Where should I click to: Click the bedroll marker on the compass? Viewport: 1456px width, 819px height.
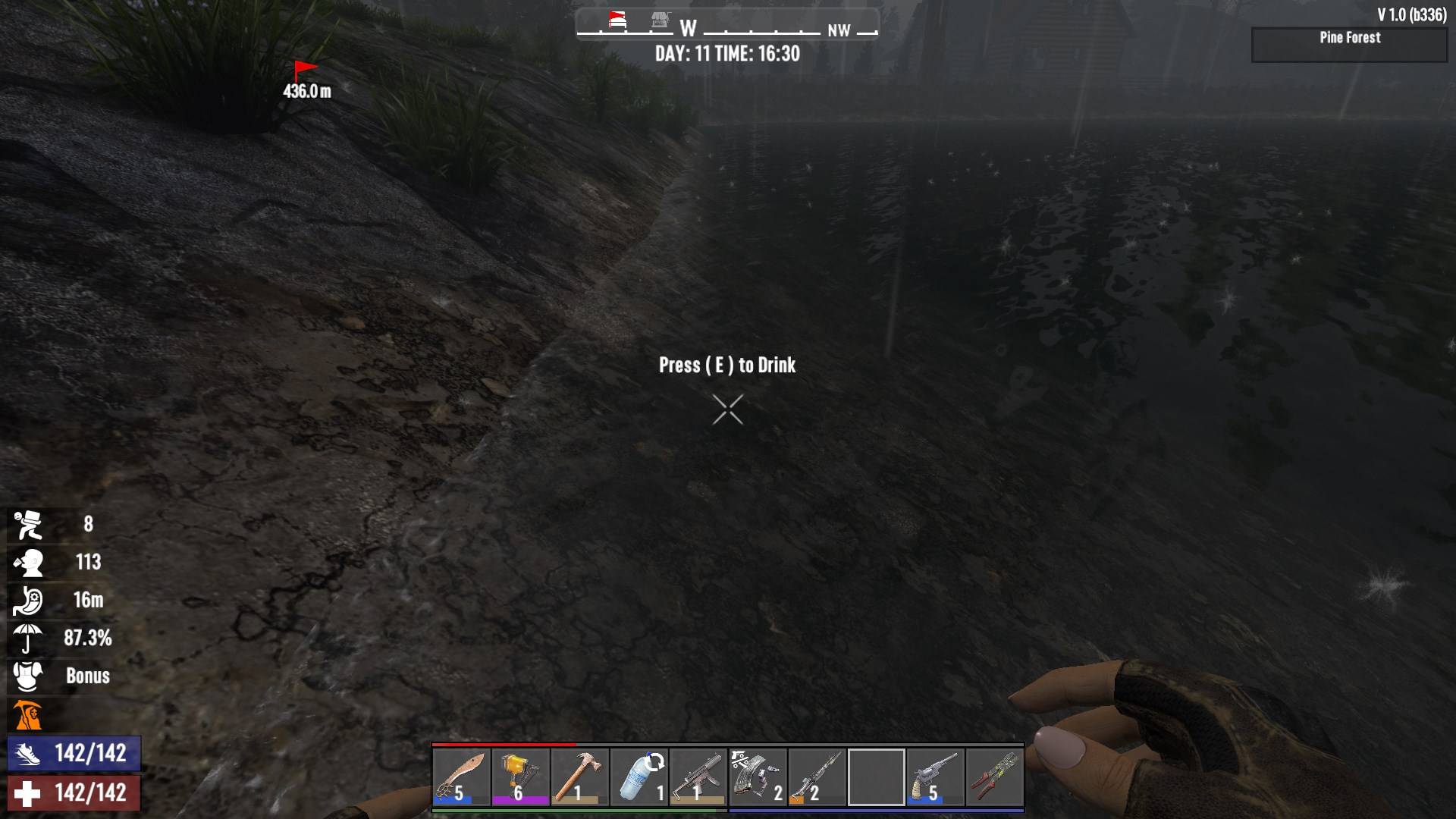click(618, 20)
